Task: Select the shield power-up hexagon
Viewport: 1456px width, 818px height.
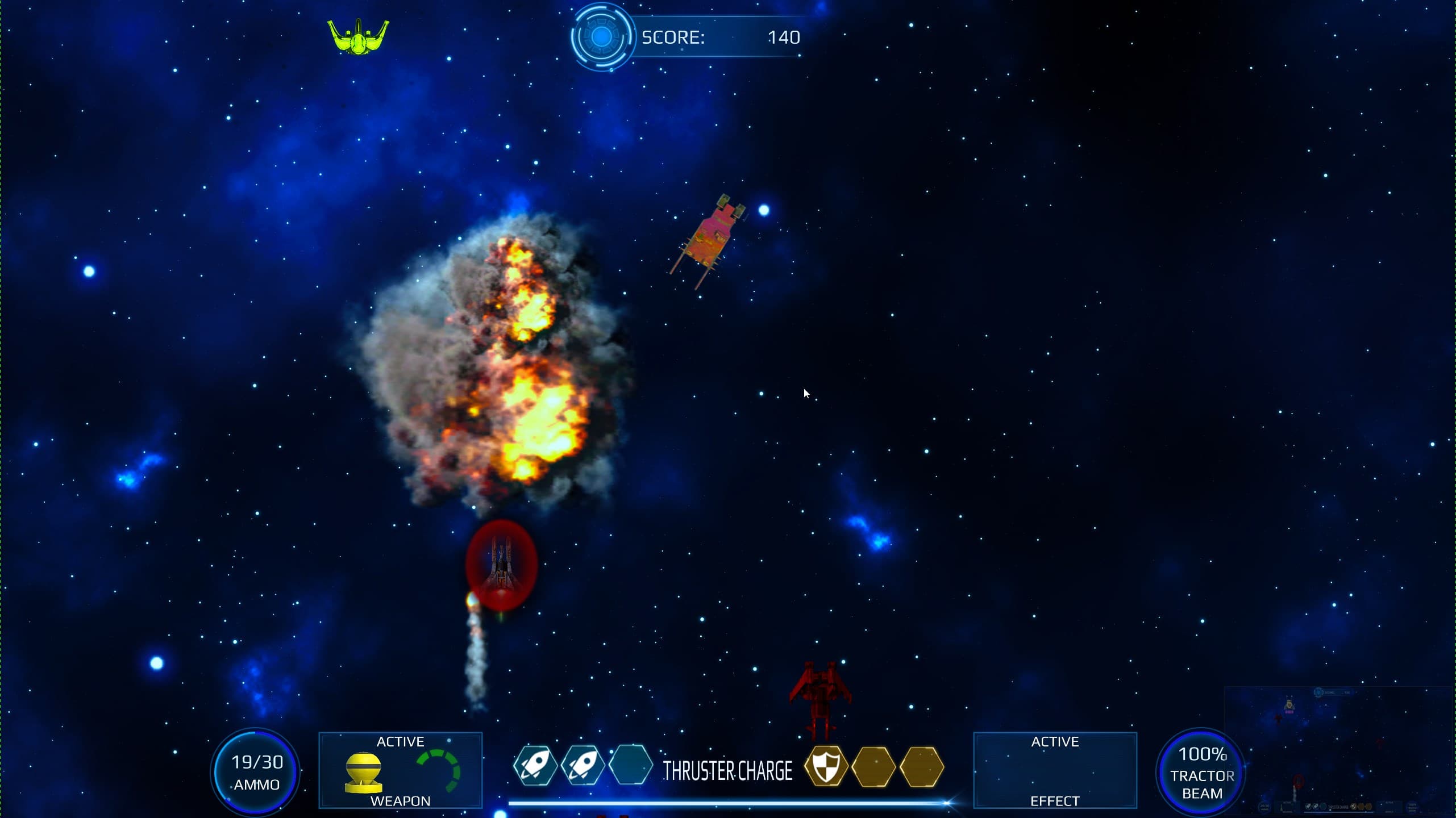Action: [x=827, y=765]
